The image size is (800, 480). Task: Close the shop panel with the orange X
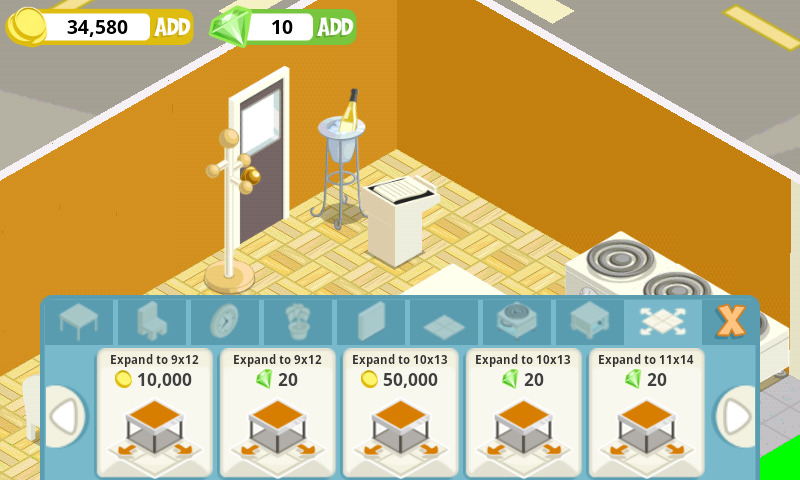coord(731,321)
